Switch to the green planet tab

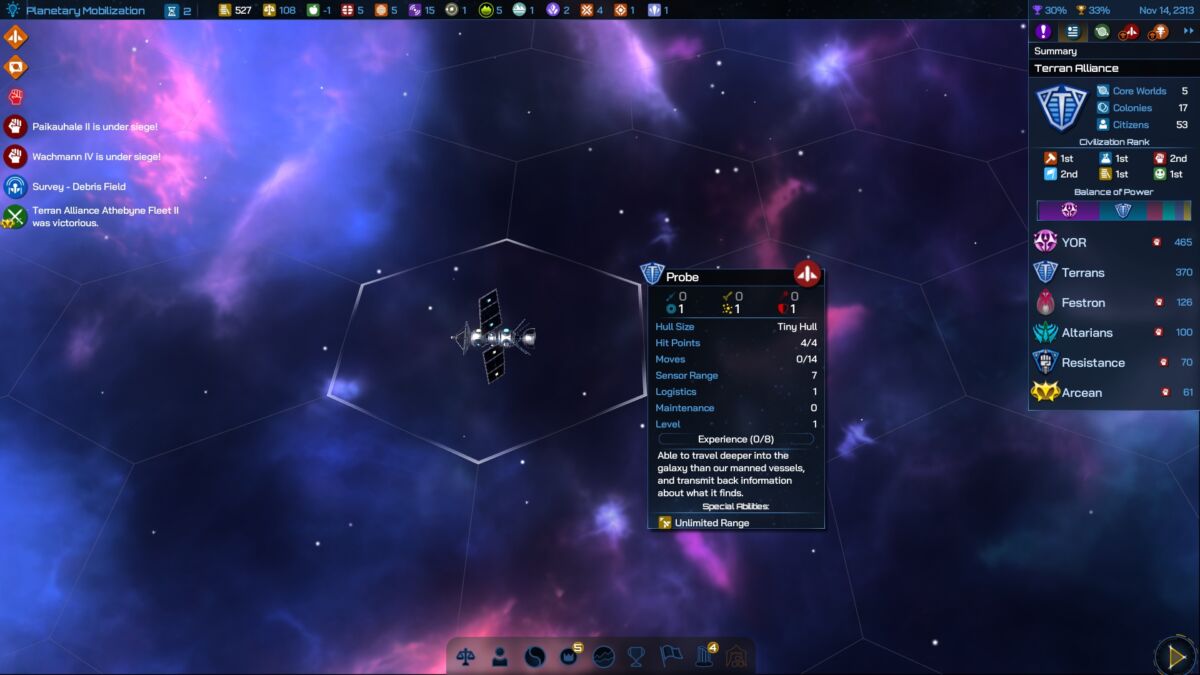coord(1101,32)
